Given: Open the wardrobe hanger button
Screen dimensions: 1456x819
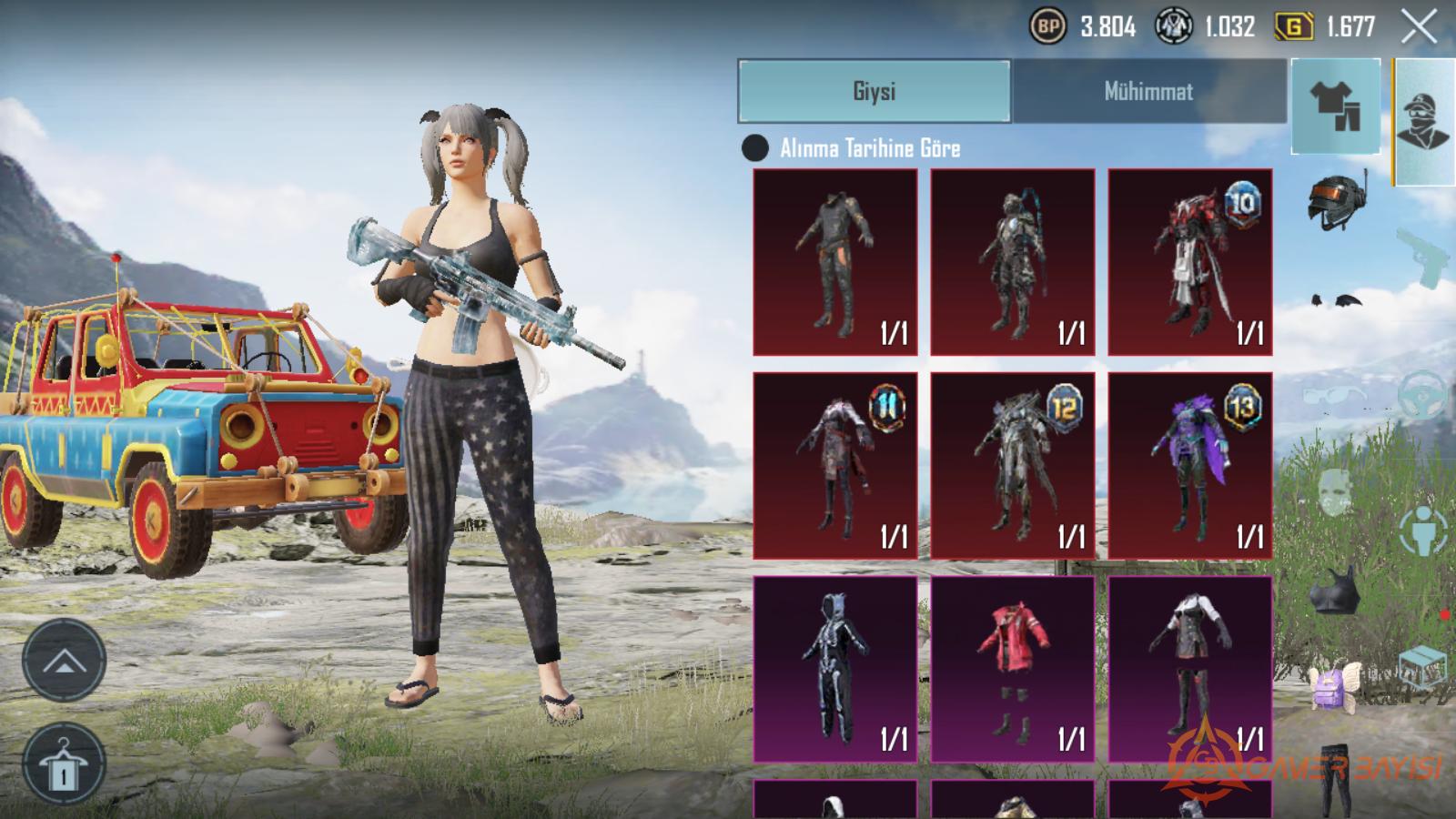Looking at the screenshot, I should point(63,764).
